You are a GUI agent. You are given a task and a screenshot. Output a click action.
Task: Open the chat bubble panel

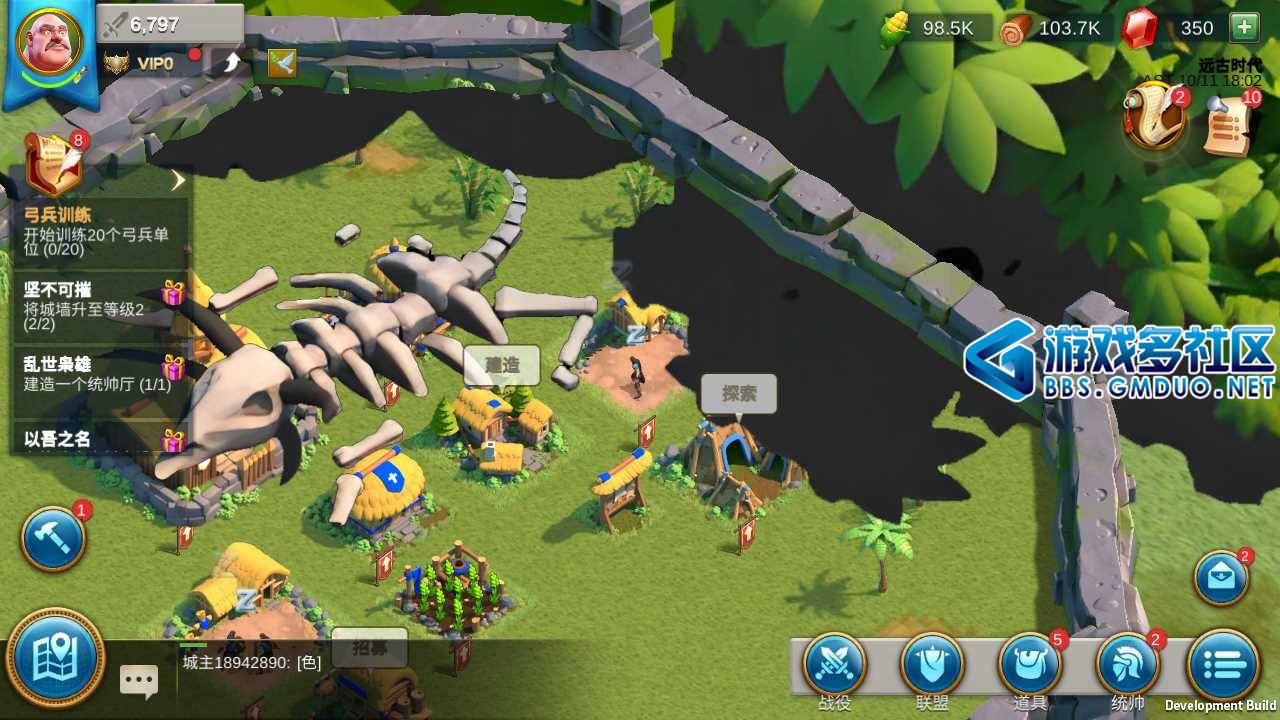tap(139, 681)
